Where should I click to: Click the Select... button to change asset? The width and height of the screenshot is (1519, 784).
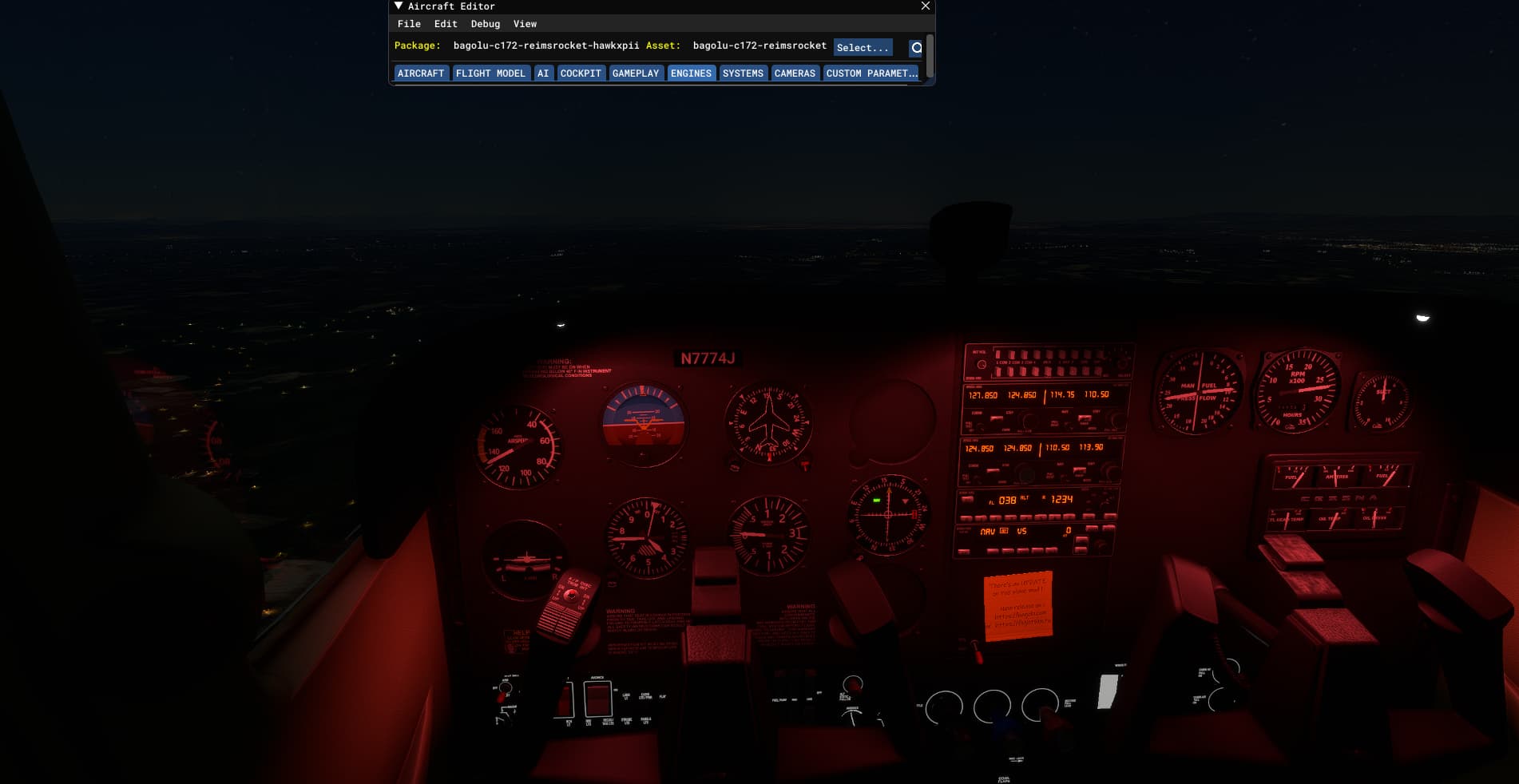[x=862, y=47]
